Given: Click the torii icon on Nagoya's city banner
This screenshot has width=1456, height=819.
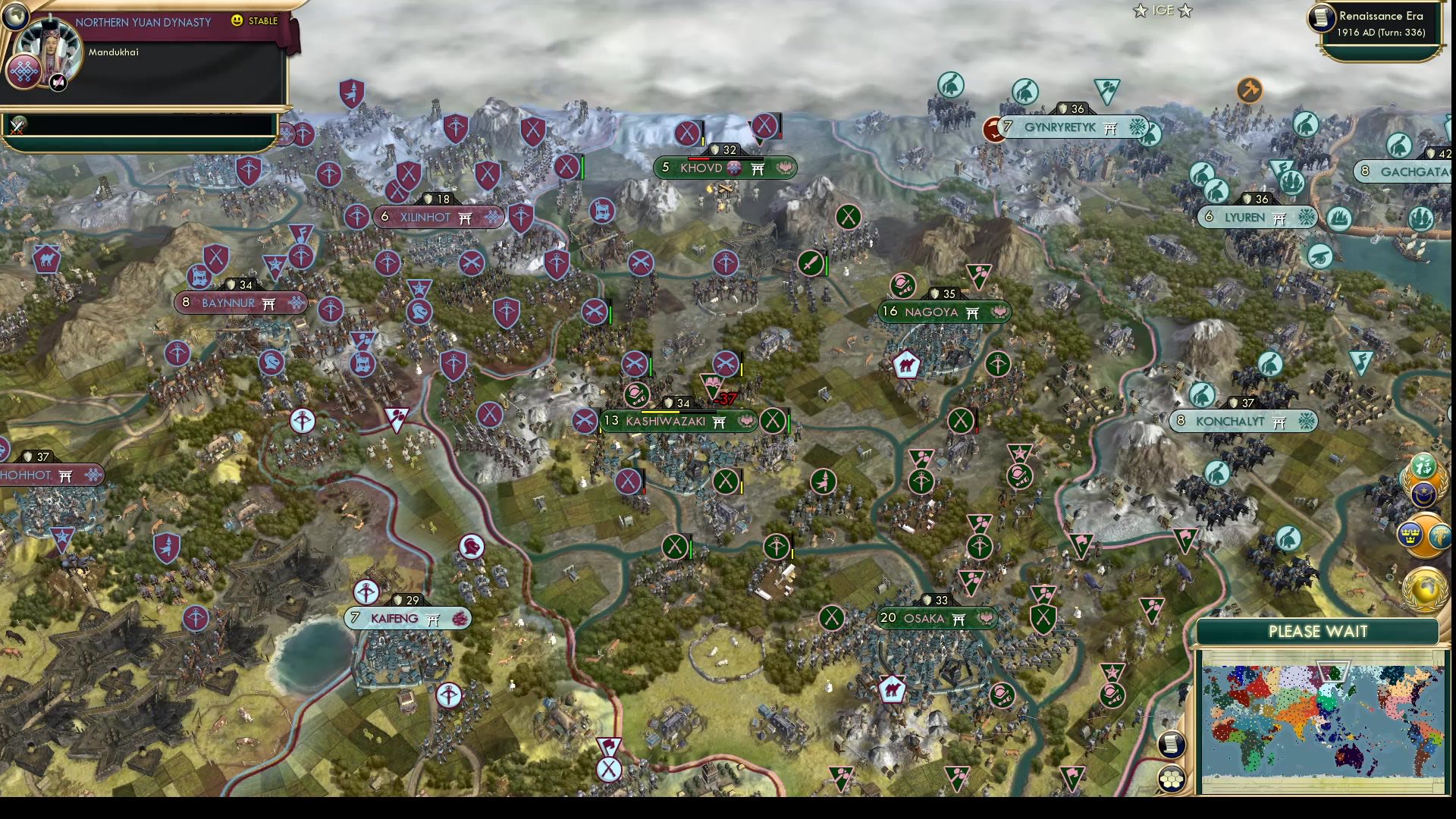Looking at the screenshot, I should click(x=971, y=313).
